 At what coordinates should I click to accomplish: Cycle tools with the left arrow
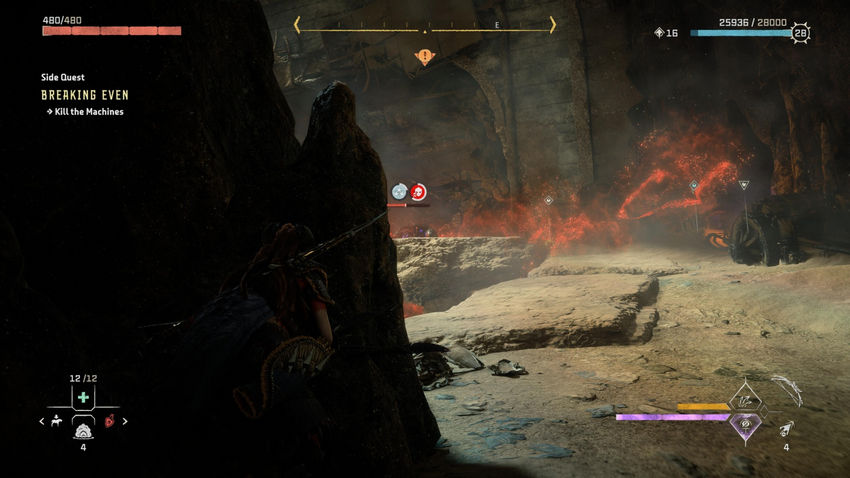click(42, 421)
